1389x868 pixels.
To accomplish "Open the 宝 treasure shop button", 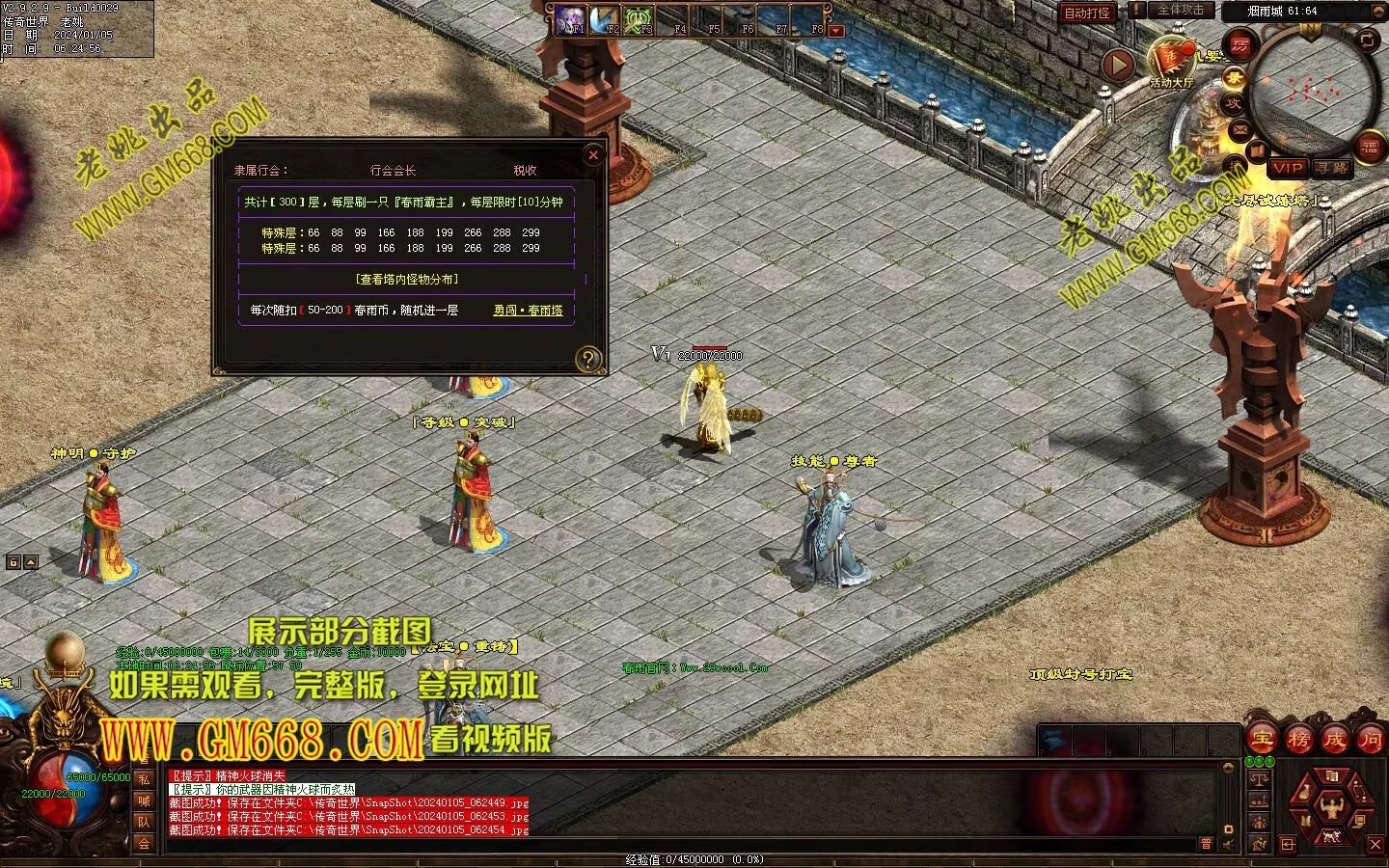I will pos(1263,739).
